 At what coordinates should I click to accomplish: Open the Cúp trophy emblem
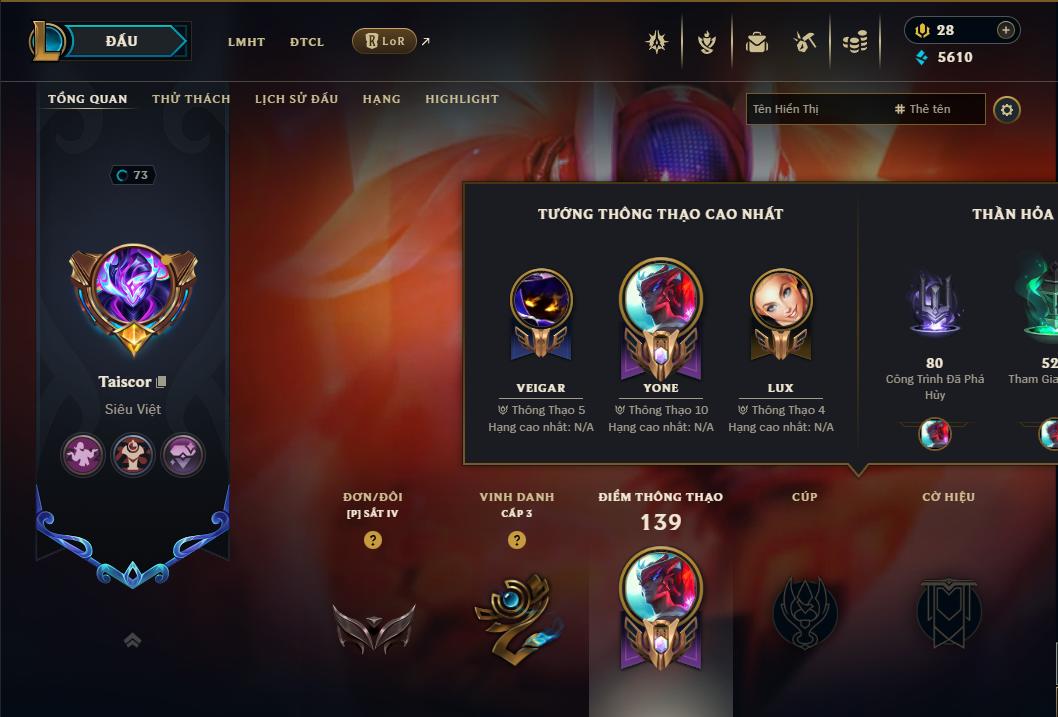805,612
